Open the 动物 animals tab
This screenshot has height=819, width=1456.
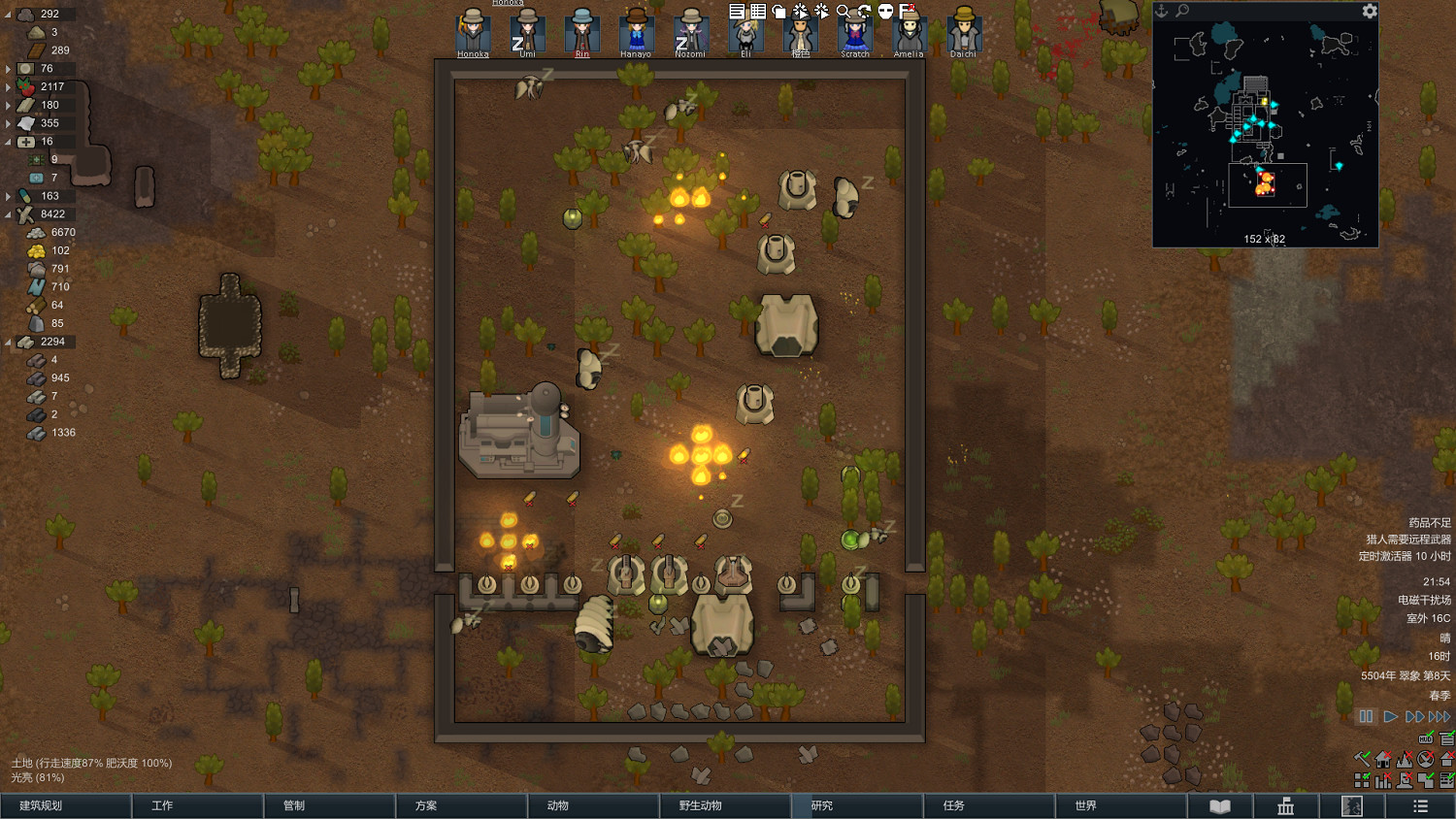coord(593,805)
